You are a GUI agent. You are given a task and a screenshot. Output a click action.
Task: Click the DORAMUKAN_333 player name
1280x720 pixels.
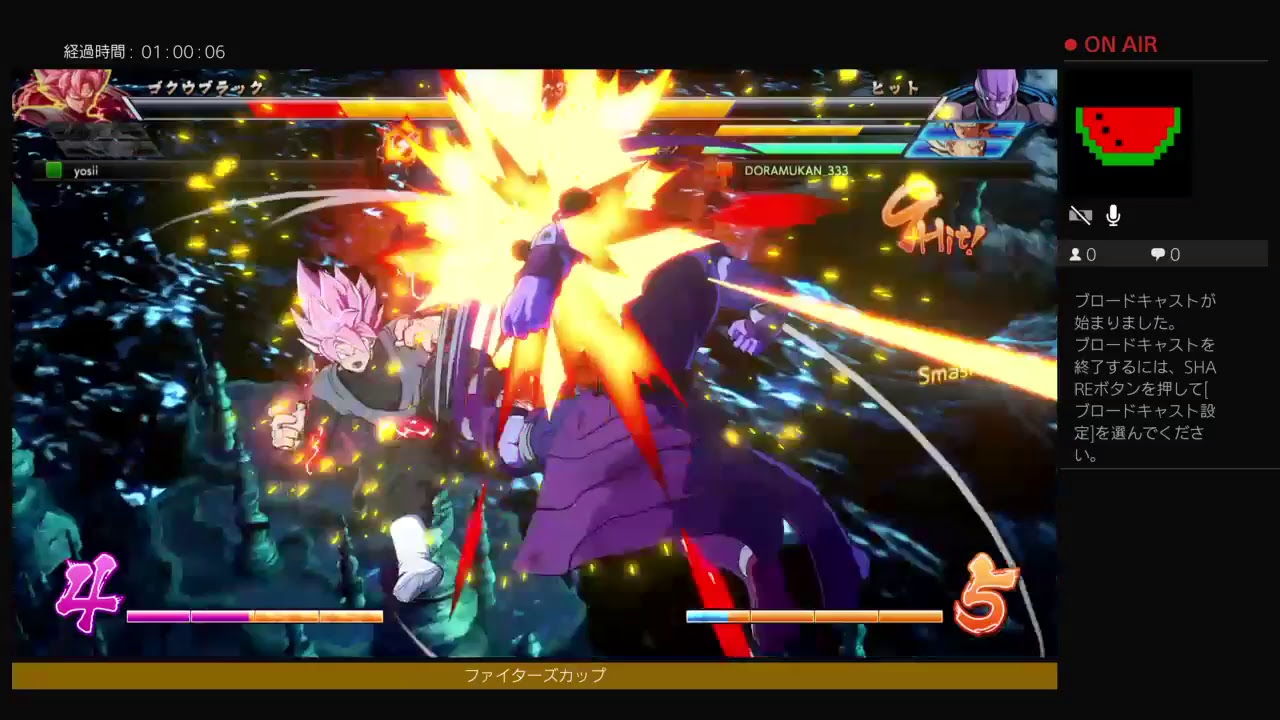(x=795, y=170)
